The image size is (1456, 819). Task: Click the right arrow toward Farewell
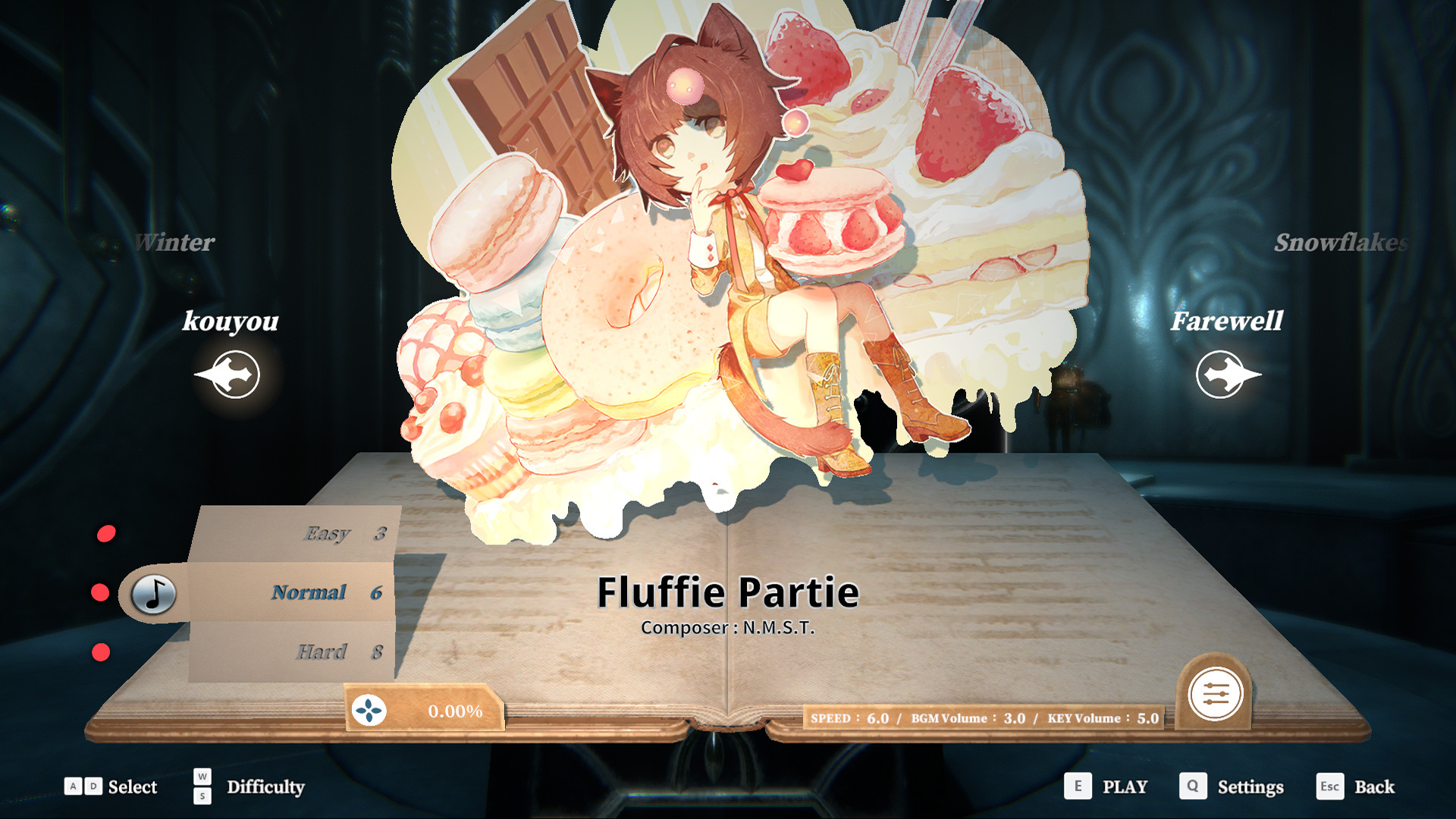[1226, 373]
